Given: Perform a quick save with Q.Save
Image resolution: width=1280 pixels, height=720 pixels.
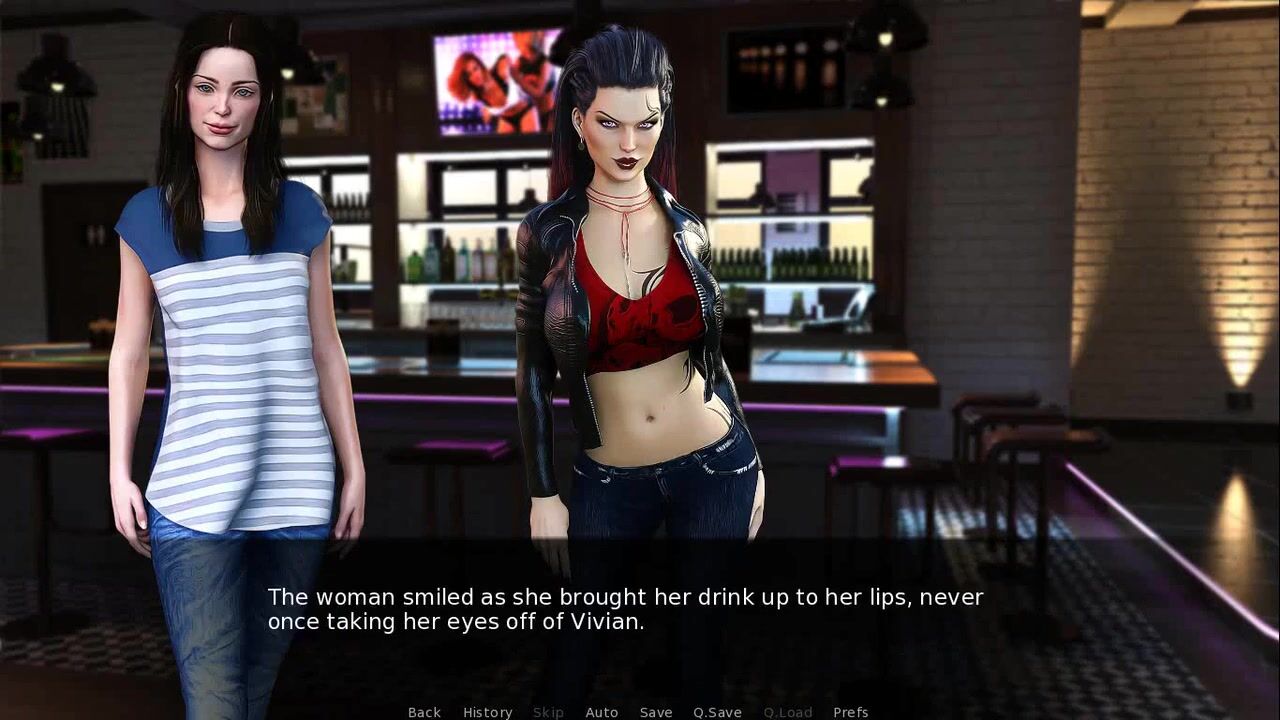Looking at the screenshot, I should click(717, 712).
